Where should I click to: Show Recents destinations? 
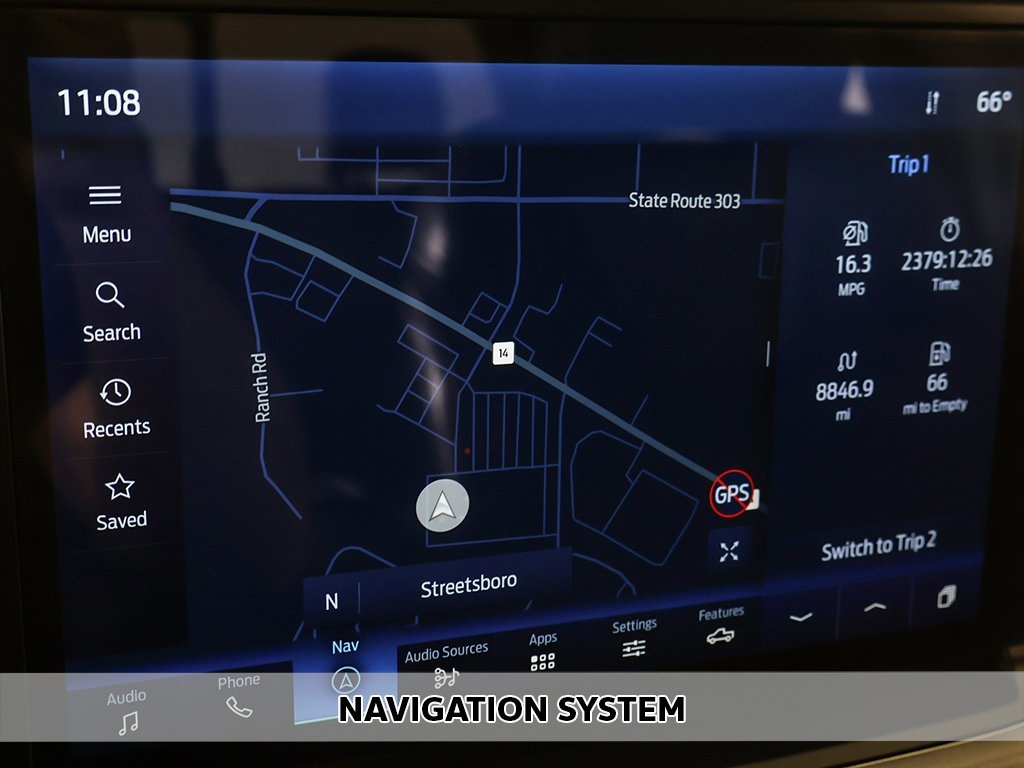116,408
